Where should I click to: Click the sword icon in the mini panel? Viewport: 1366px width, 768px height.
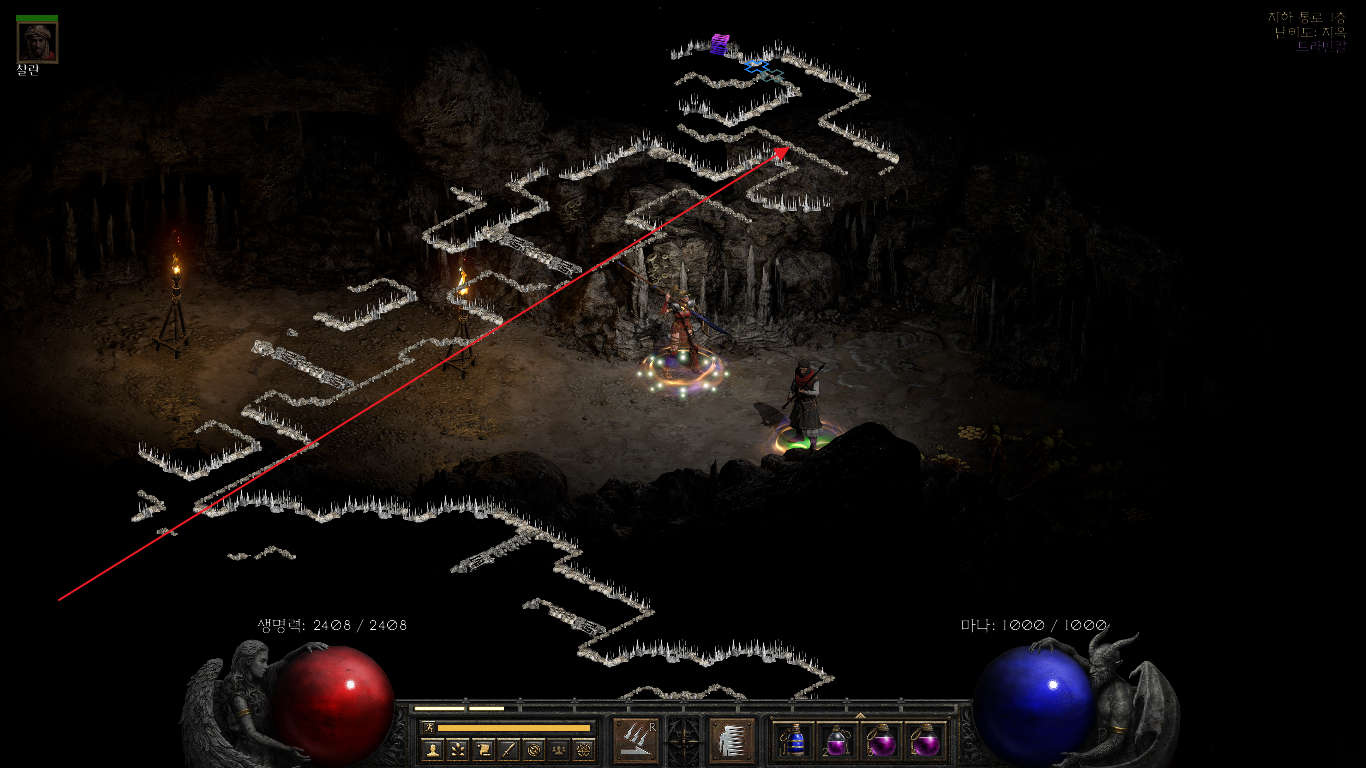click(x=508, y=749)
